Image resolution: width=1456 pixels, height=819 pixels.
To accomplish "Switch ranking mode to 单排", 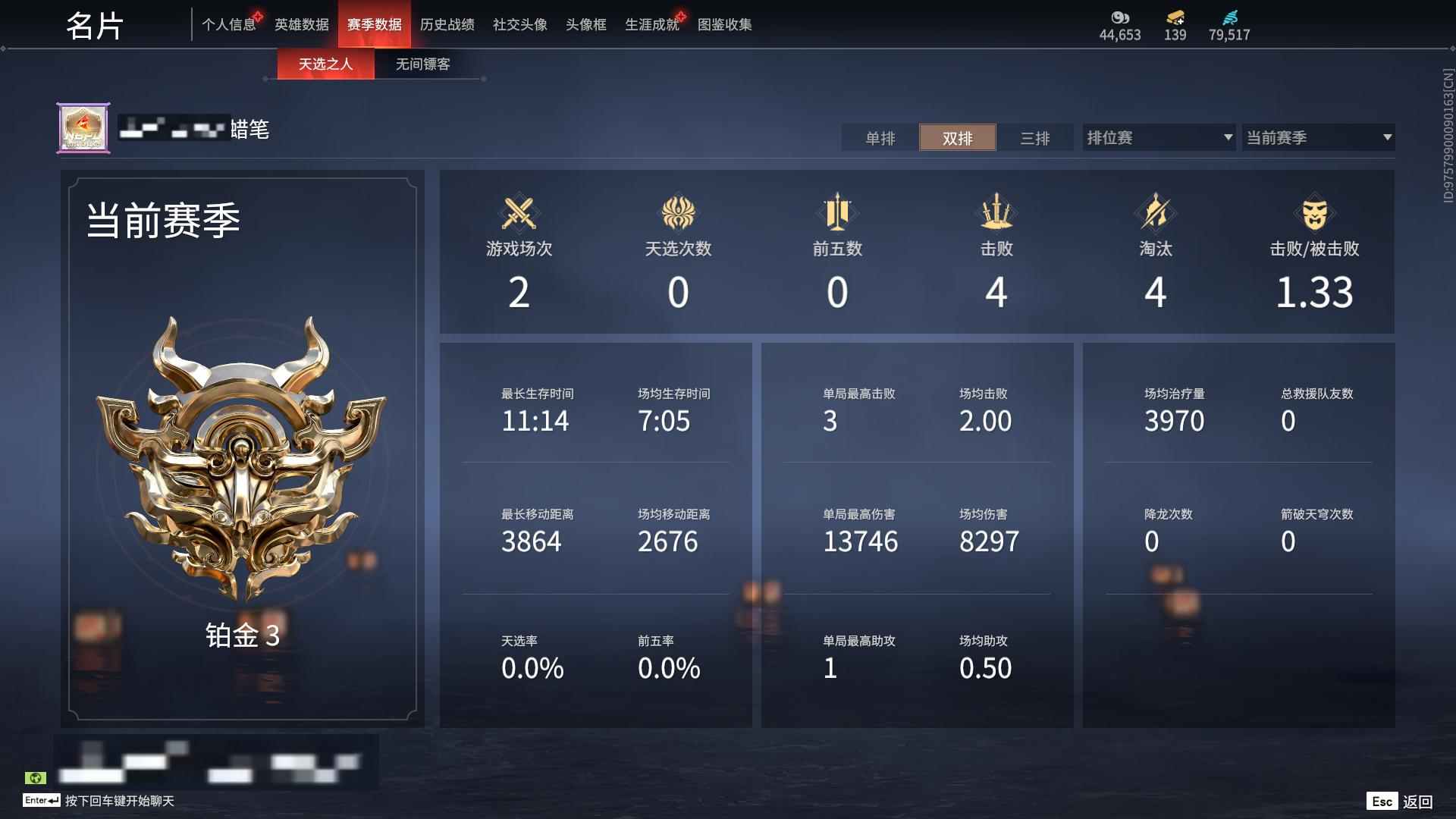I will (x=880, y=138).
